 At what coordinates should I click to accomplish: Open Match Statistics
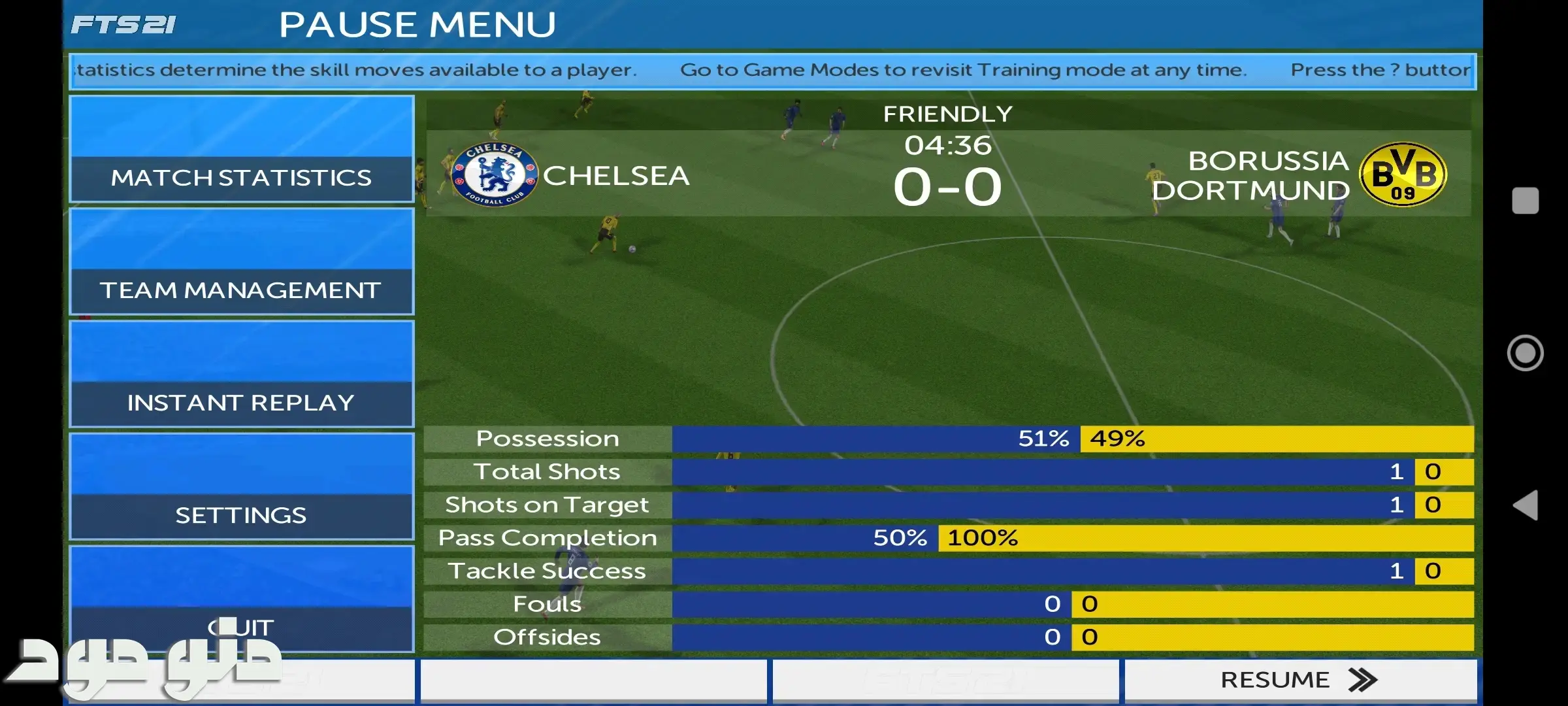(241, 150)
